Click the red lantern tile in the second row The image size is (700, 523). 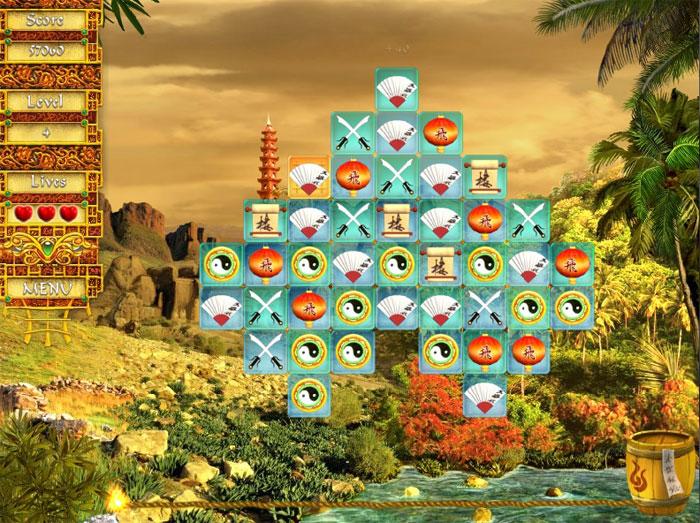point(441,133)
